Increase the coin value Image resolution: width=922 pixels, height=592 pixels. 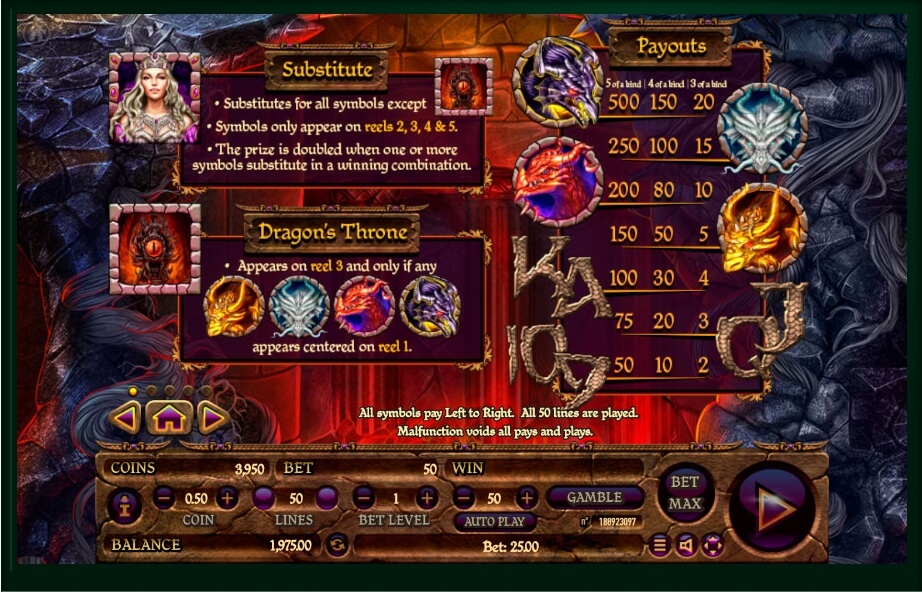228,497
